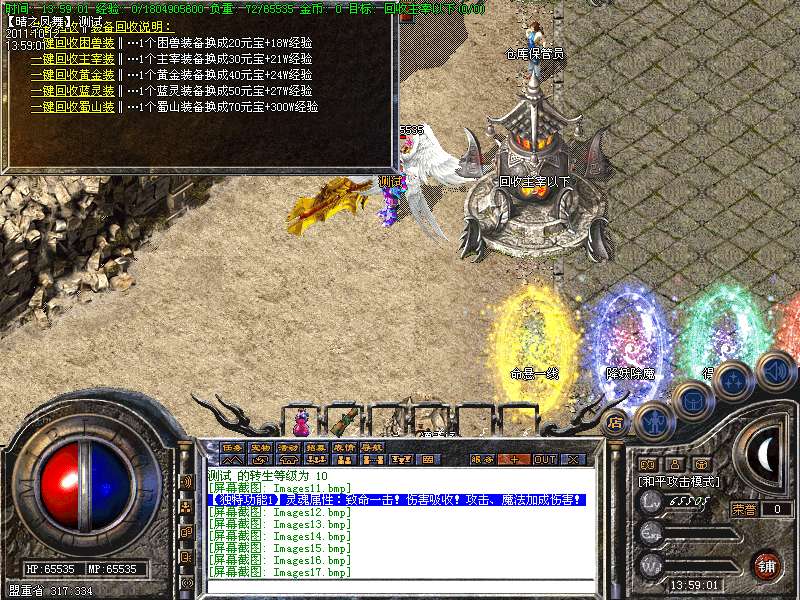Select the 一键回收蓝灵装 option
The height and width of the screenshot is (600, 800).
tap(72, 90)
